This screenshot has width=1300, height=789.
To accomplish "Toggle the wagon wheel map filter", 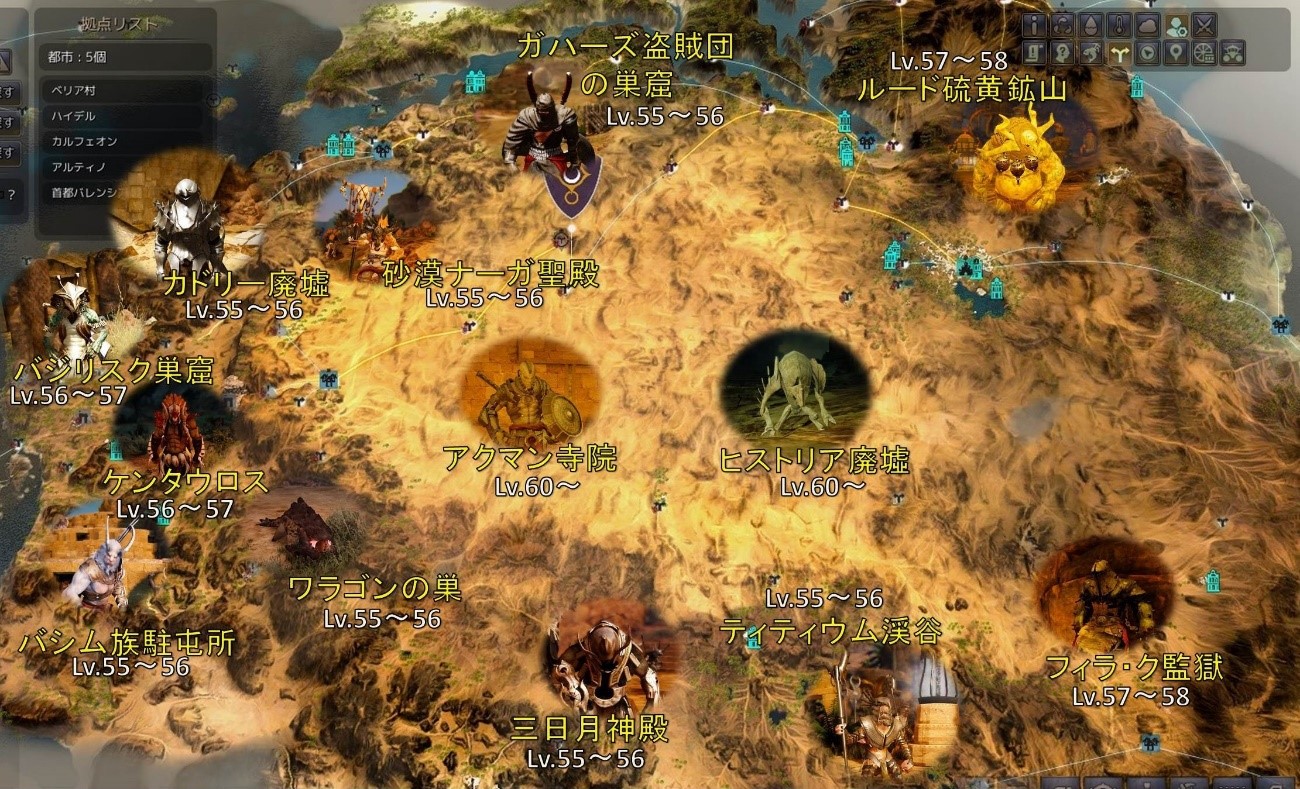I will pyautogui.click(x=1205, y=52).
